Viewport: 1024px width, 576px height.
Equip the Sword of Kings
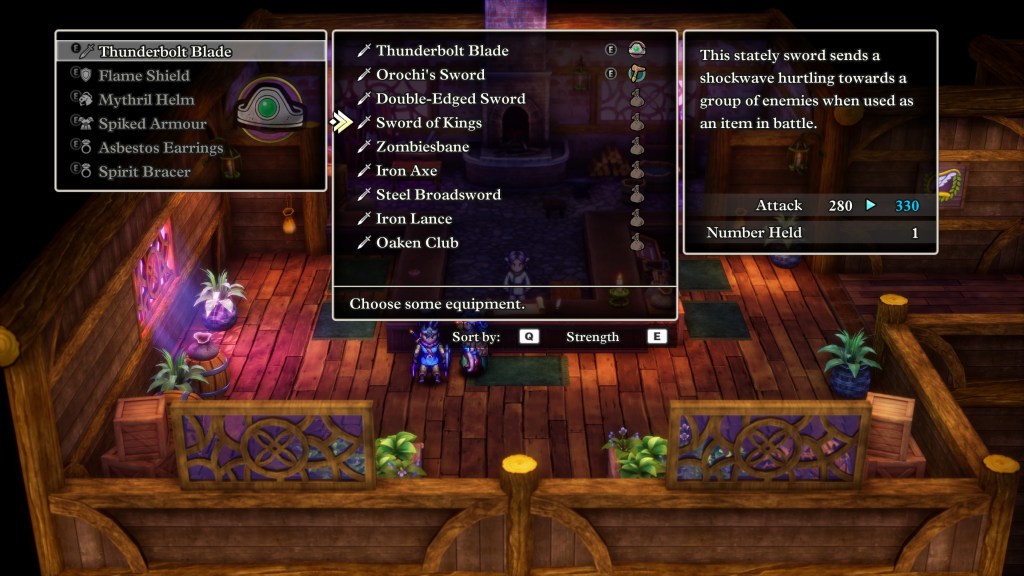click(428, 123)
